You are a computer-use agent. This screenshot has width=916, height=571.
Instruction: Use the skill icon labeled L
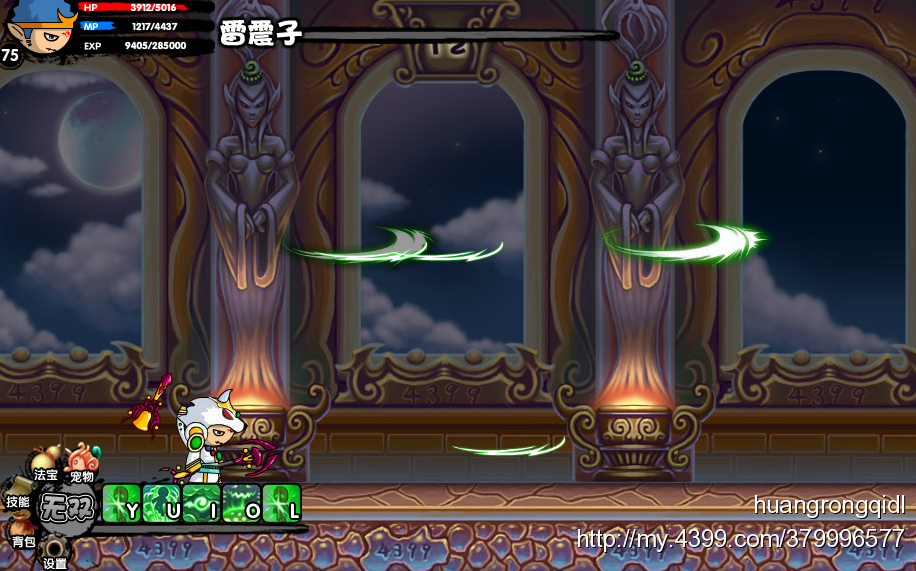tap(282, 503)
